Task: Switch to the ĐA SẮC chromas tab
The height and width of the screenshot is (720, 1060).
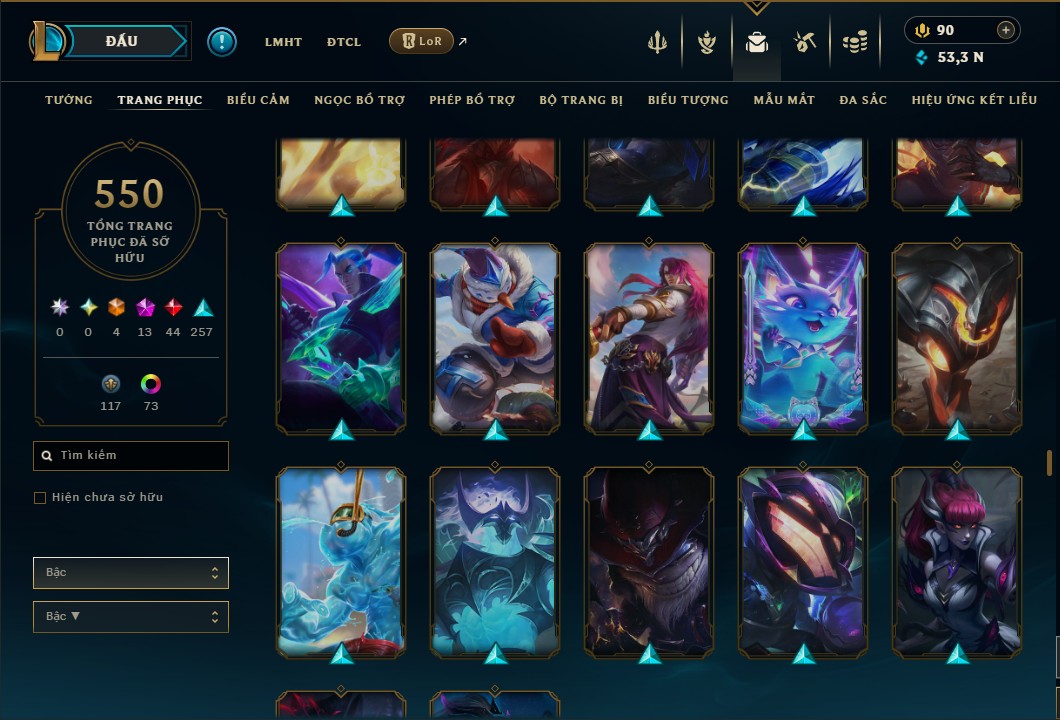Action: (863, 100)
